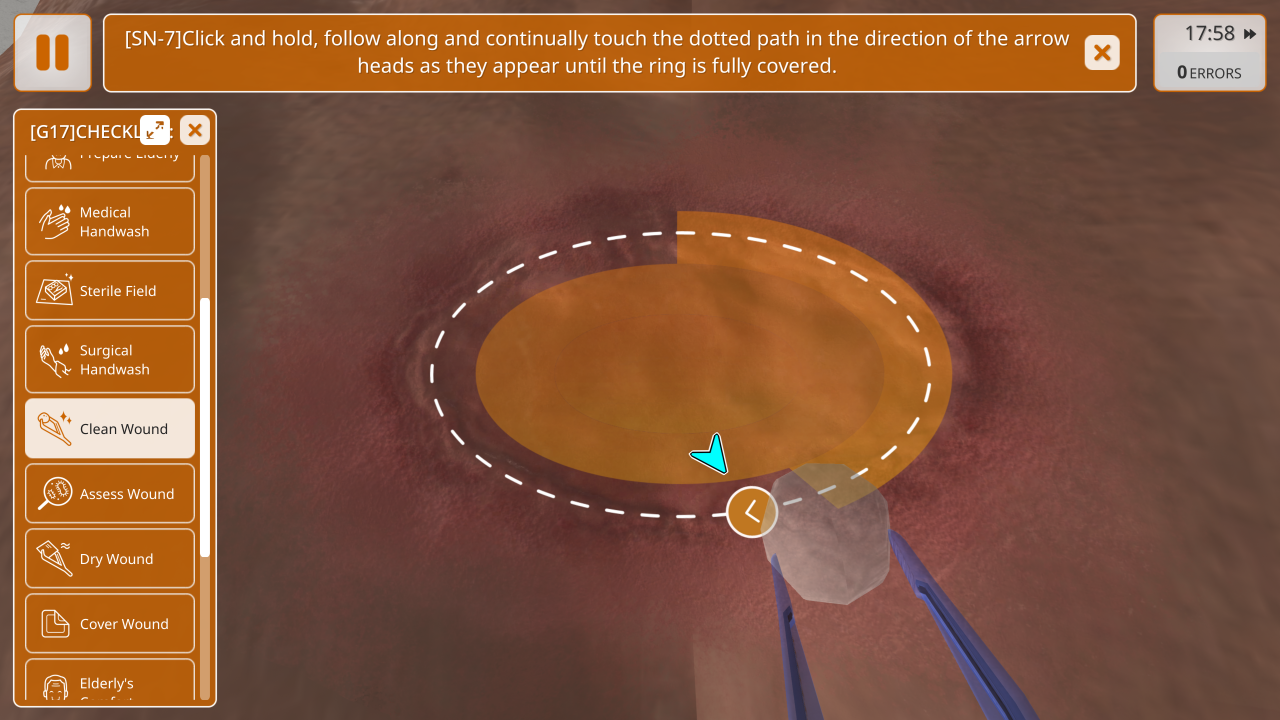Close the checklist panel
Screen dimensions: 1280x720
(x=195, y=130)
